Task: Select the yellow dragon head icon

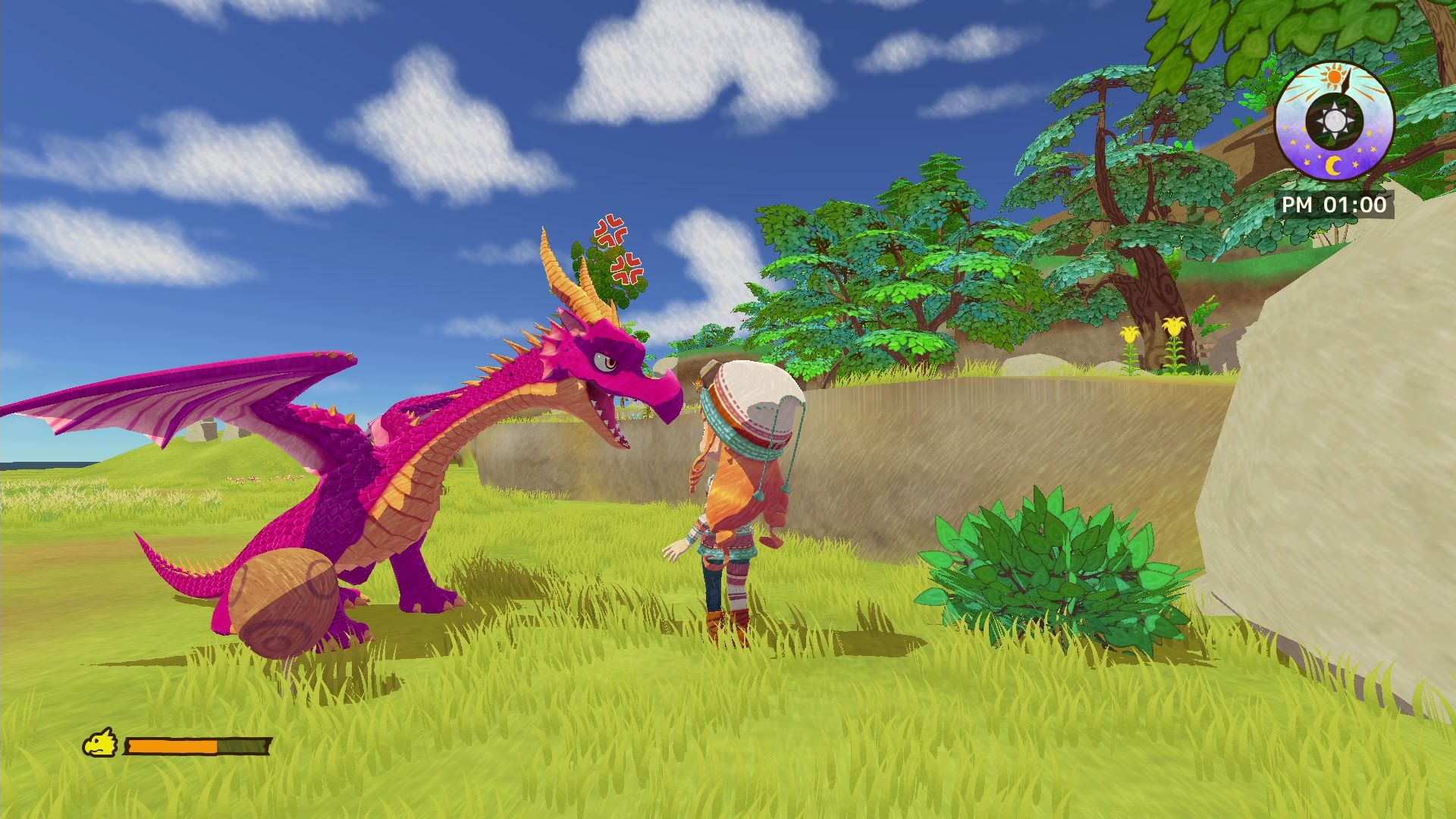Action: click(100, 744)
